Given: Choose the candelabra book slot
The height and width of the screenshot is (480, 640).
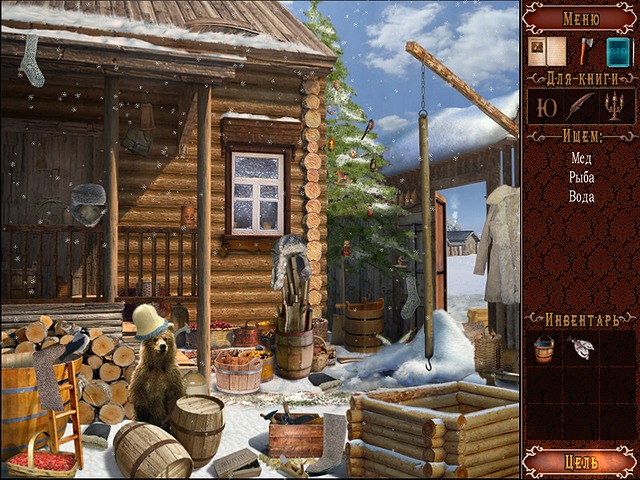Looking at the screenshot, I should [x=617, y=107].
